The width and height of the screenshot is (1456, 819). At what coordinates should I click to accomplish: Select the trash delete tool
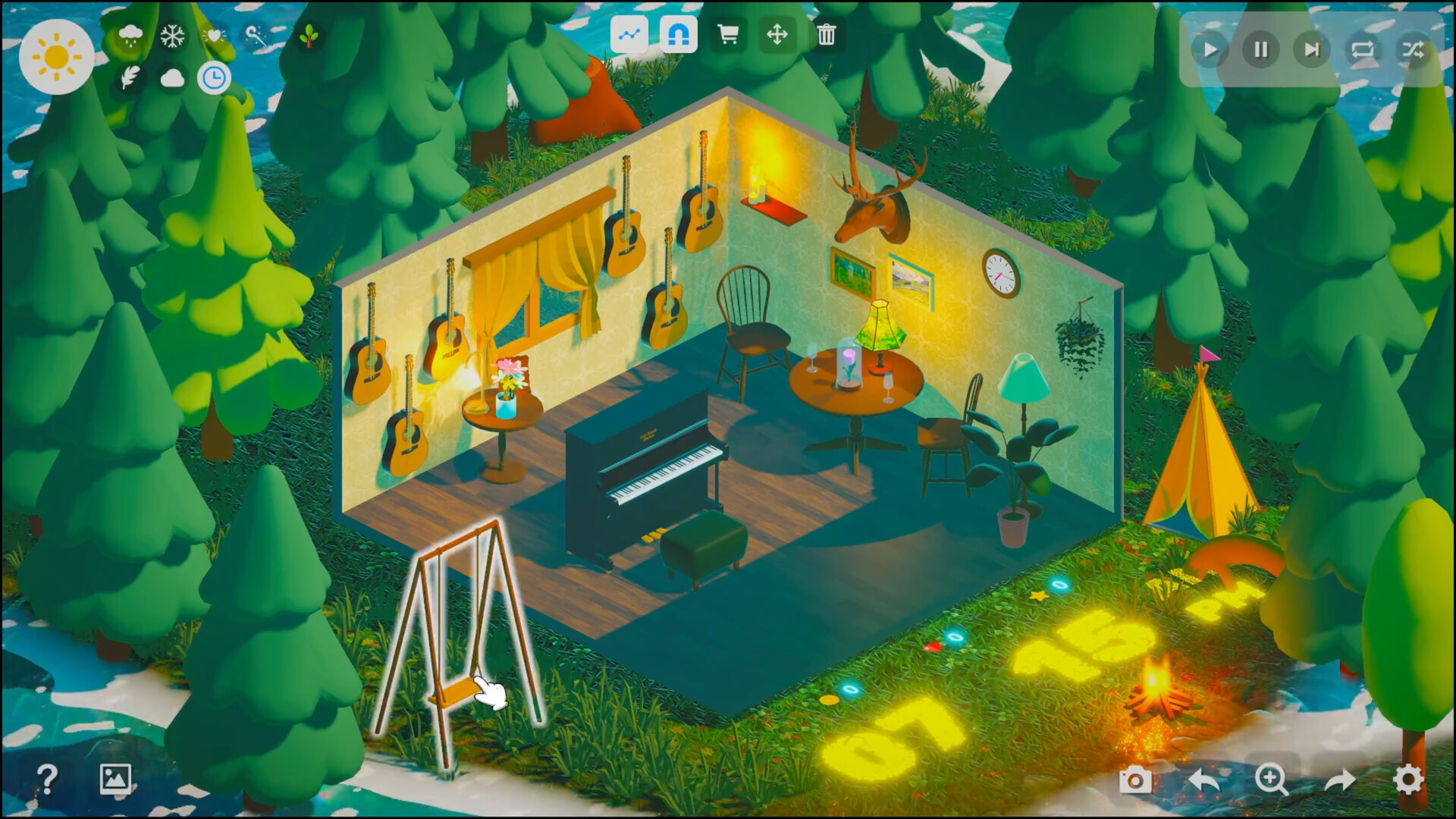pyautogui.click(x=827, y=34)
